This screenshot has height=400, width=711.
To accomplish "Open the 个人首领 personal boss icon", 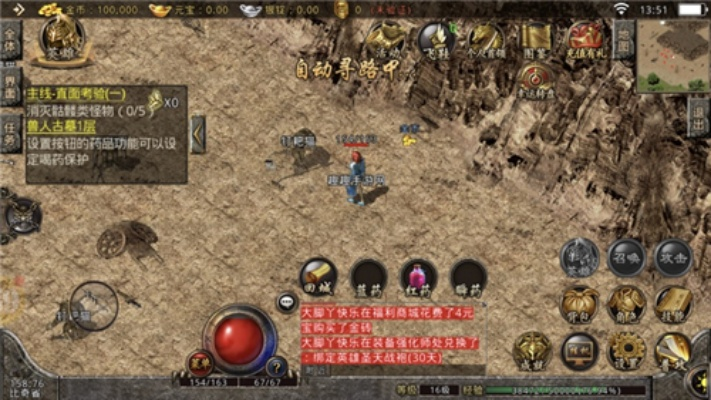I will (486, 39).
